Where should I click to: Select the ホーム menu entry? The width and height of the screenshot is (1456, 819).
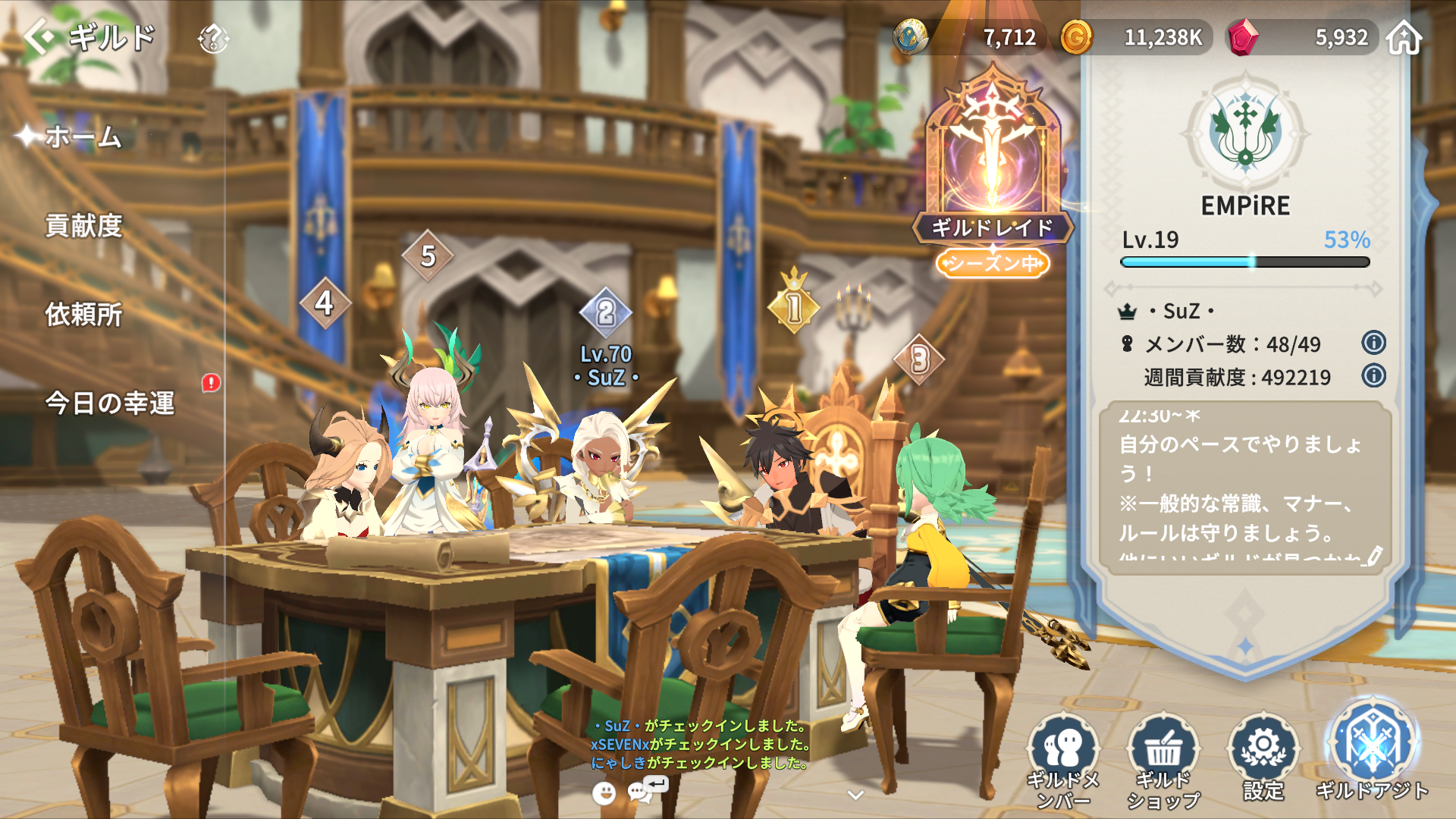pos(83,137)
